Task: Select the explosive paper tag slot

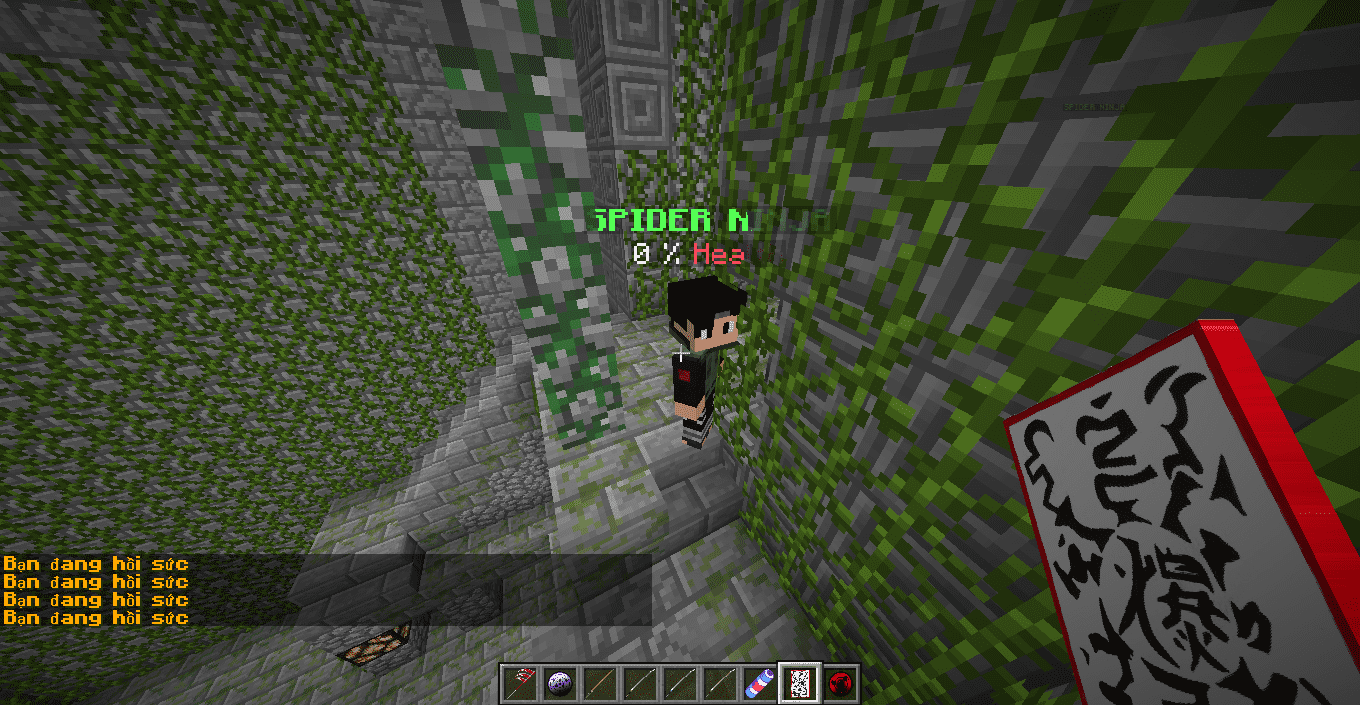Action: 800,684
